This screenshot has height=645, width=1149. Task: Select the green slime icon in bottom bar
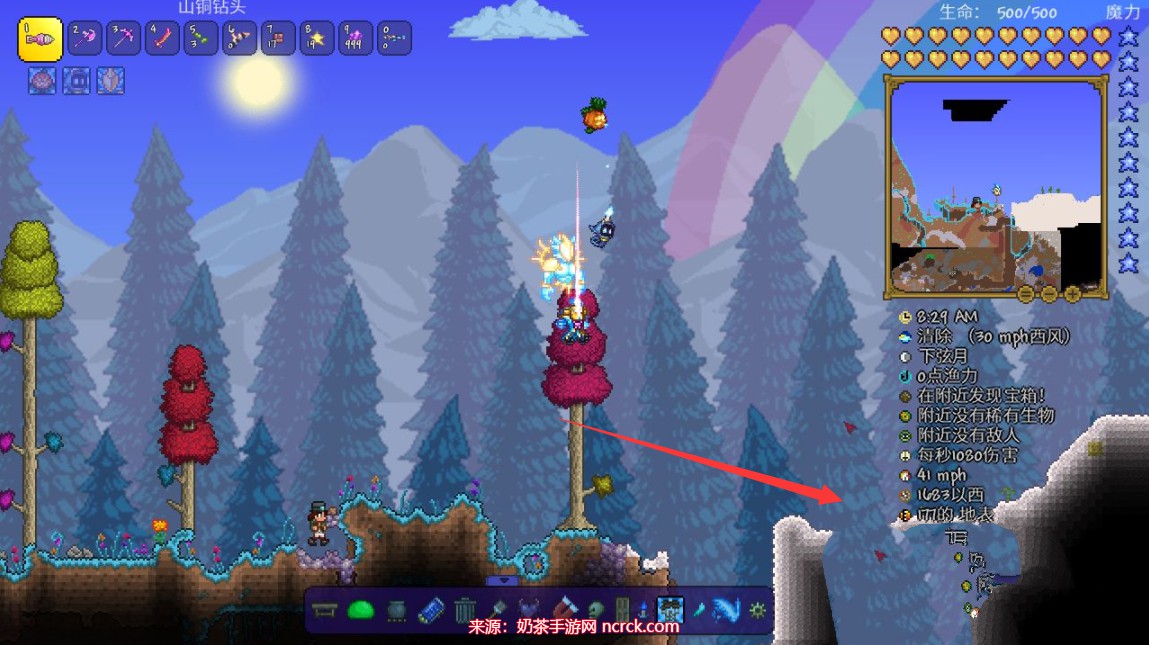(360, 609)
